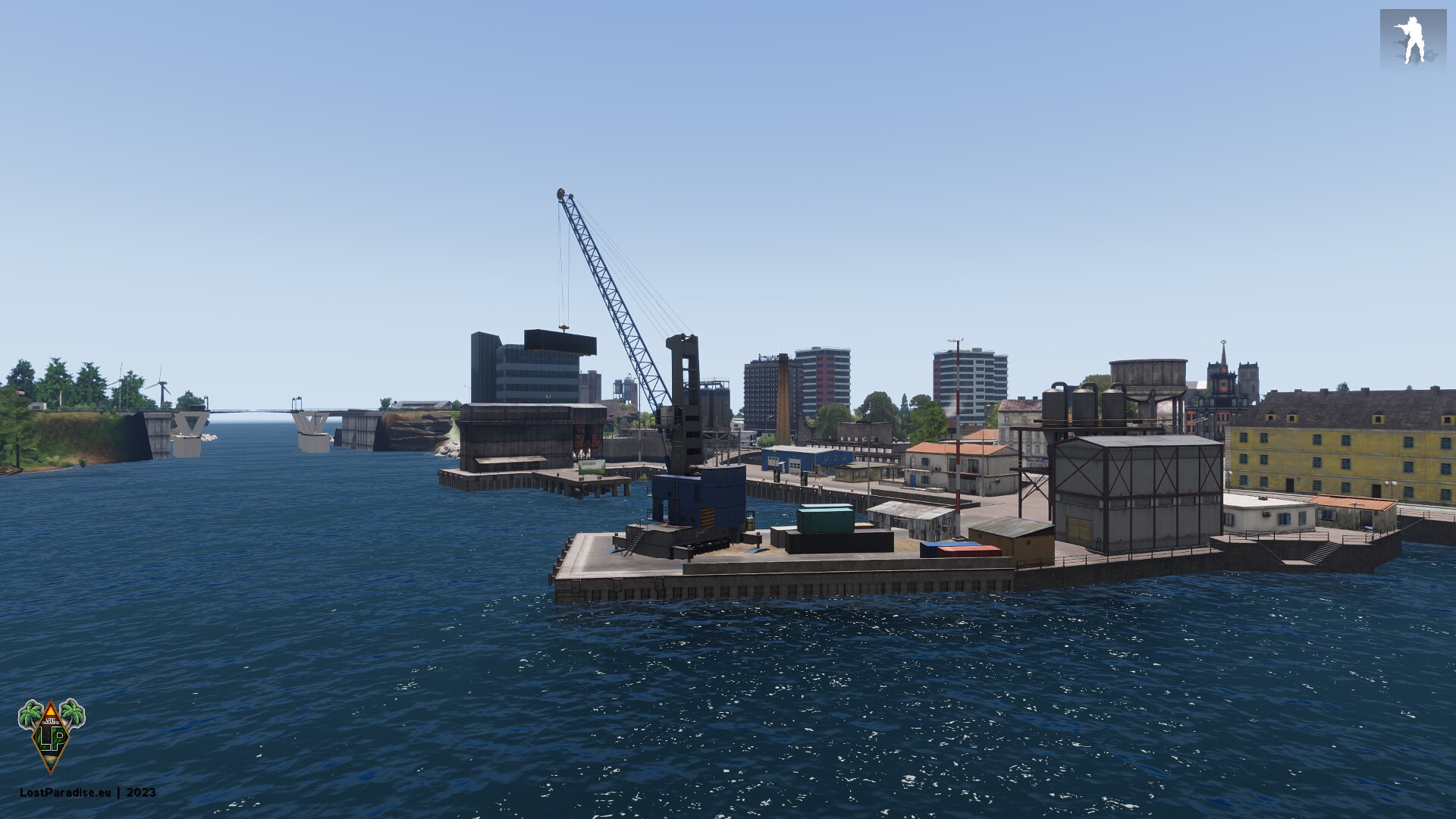This screenshot has width=1456, height=819.
Task: Click the soldier stance indicator icon
Action: tap(1413, 41)
